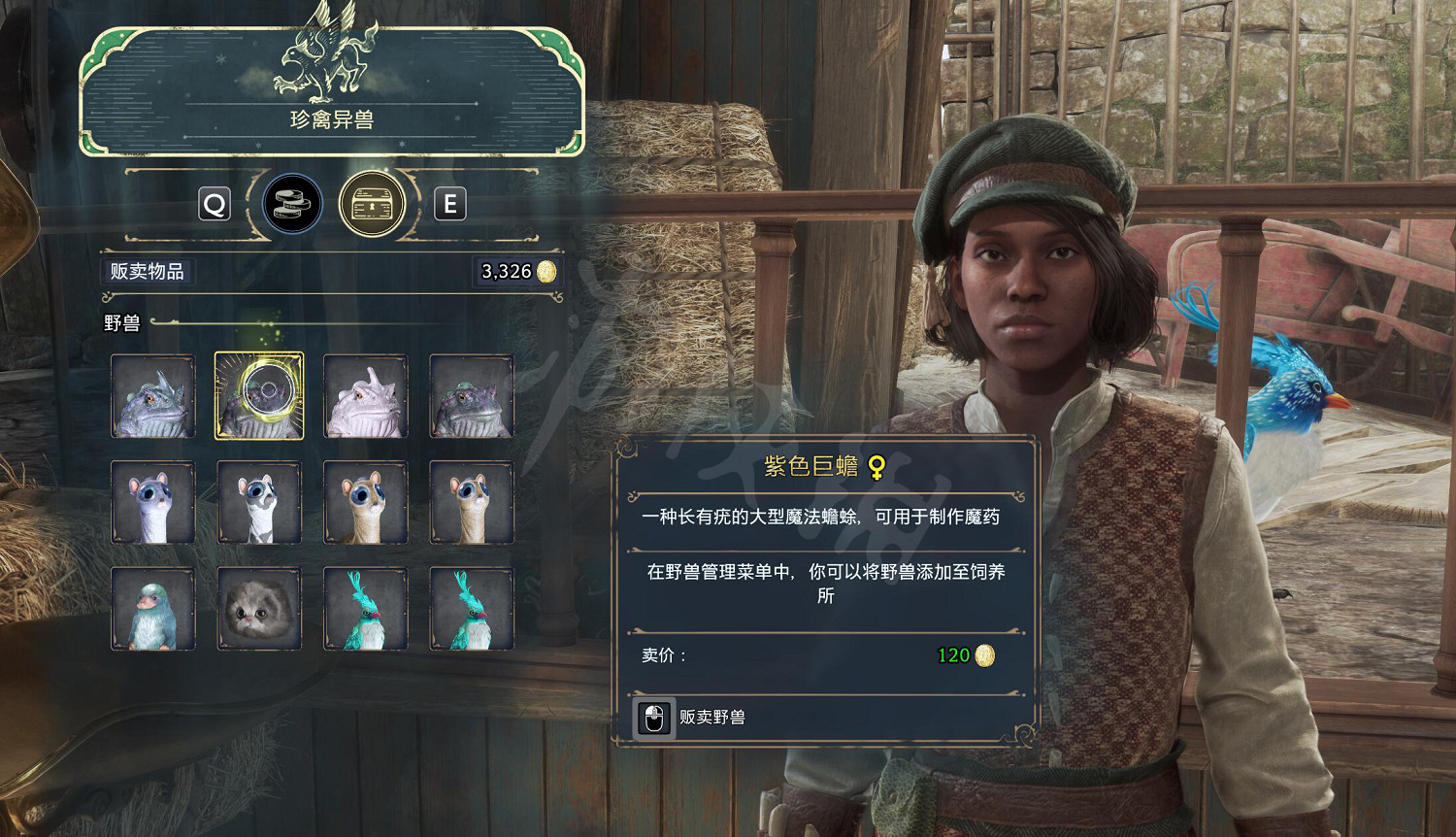Select the blue-gray giant toad slot
This screenshot has height=837, width=1456.
153,396
